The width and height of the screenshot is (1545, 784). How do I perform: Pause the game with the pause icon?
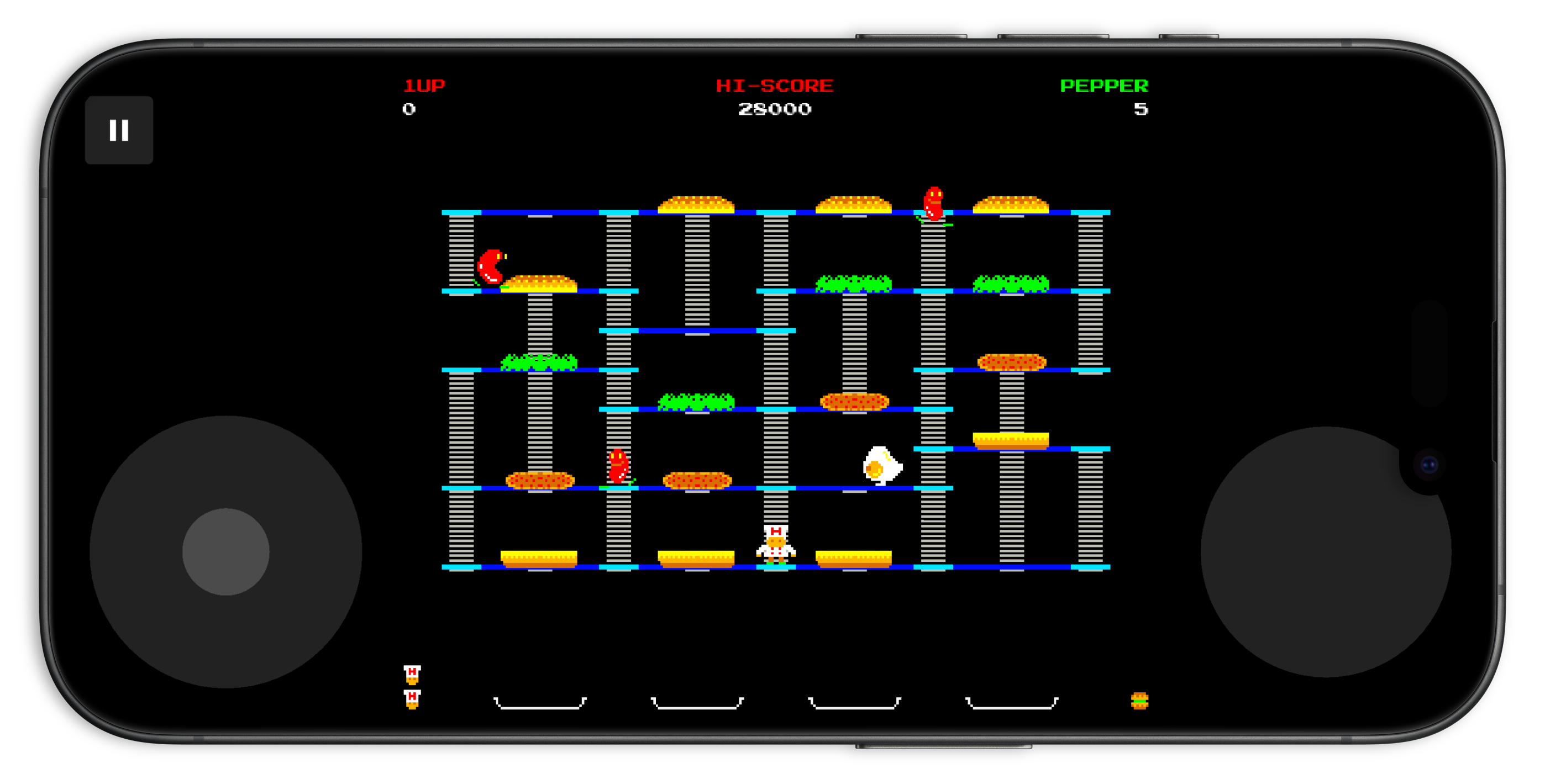pyautogui.click(x=119, y=130)
